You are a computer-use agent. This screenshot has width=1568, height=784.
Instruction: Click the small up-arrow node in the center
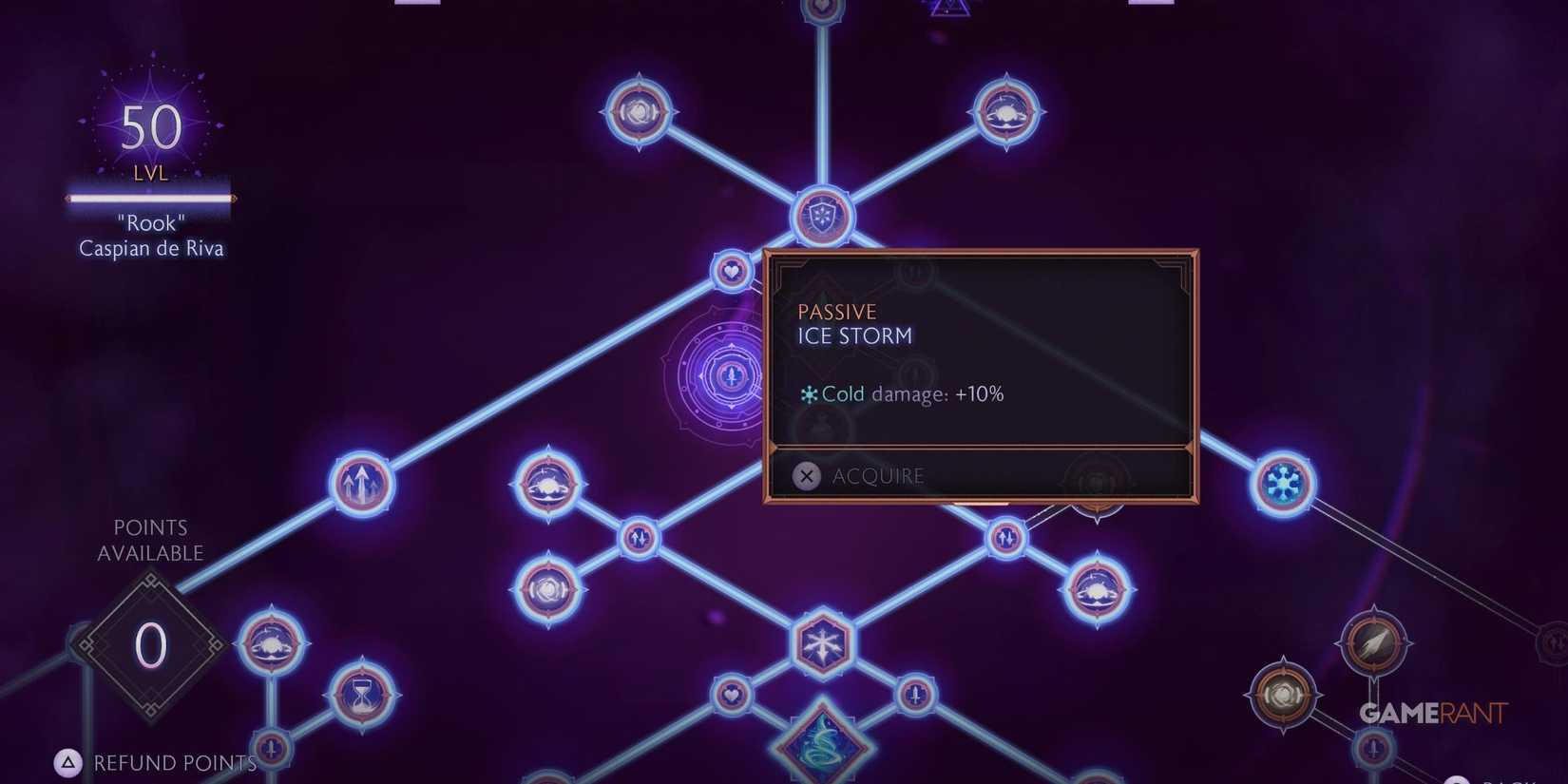(x=640, y=538)
